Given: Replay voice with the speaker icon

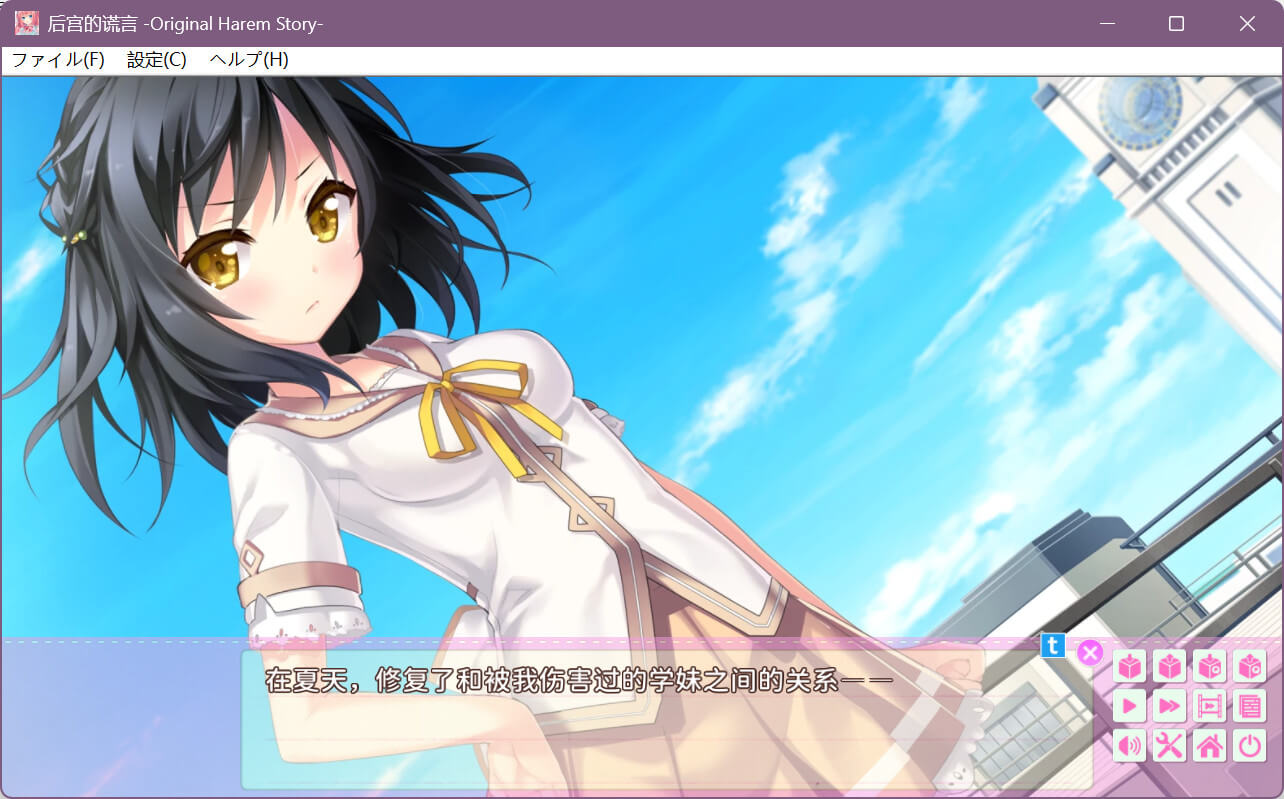Looking at the screenshot, I should click(1130, 746).
